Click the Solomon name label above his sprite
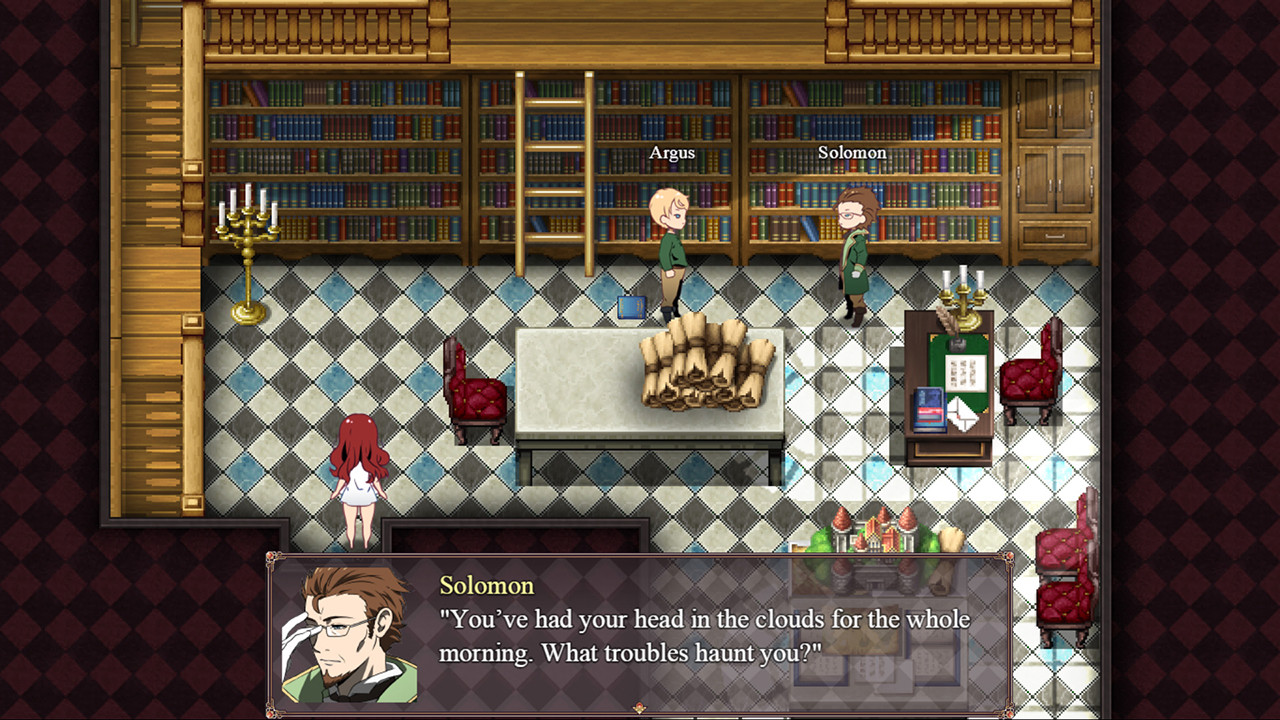Image resolution: width=1280 pixels, height=720 pixels. click(x=852, y=152)
